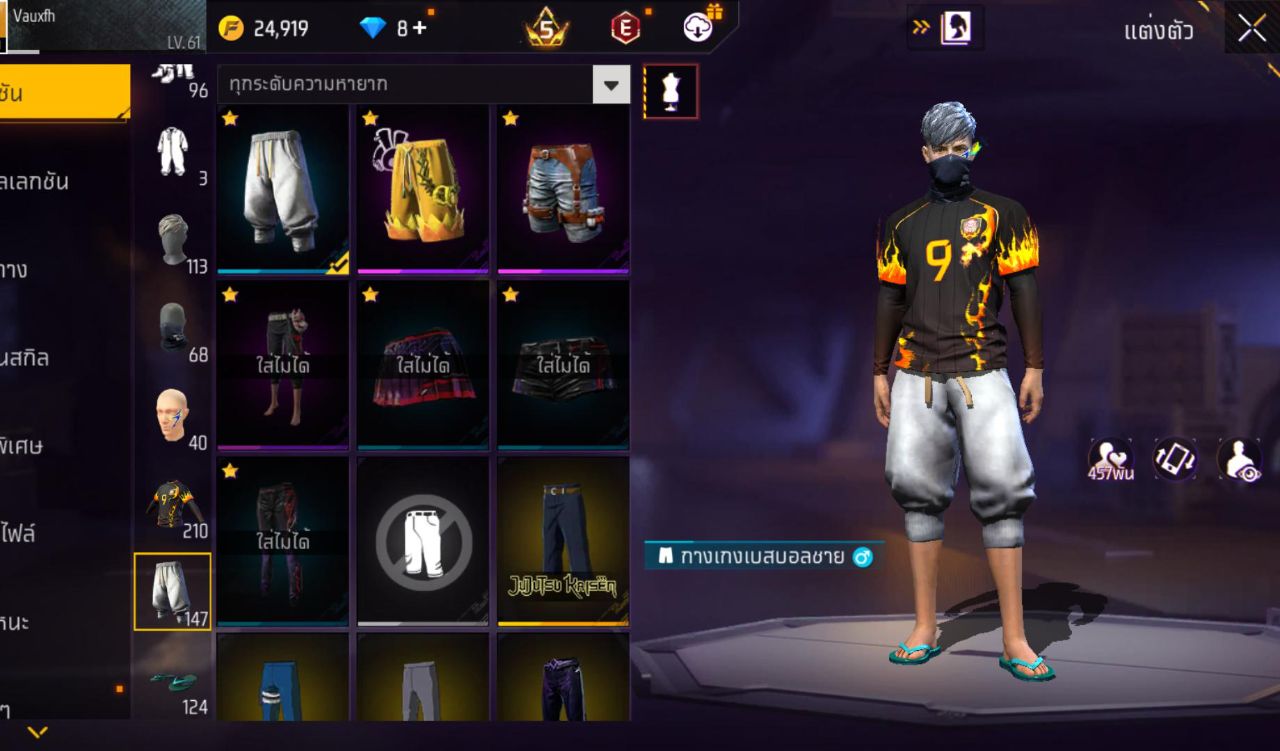Collapse the filter list using its arrow button
This screenshot has width=1280, height=751.
[611, 85]
